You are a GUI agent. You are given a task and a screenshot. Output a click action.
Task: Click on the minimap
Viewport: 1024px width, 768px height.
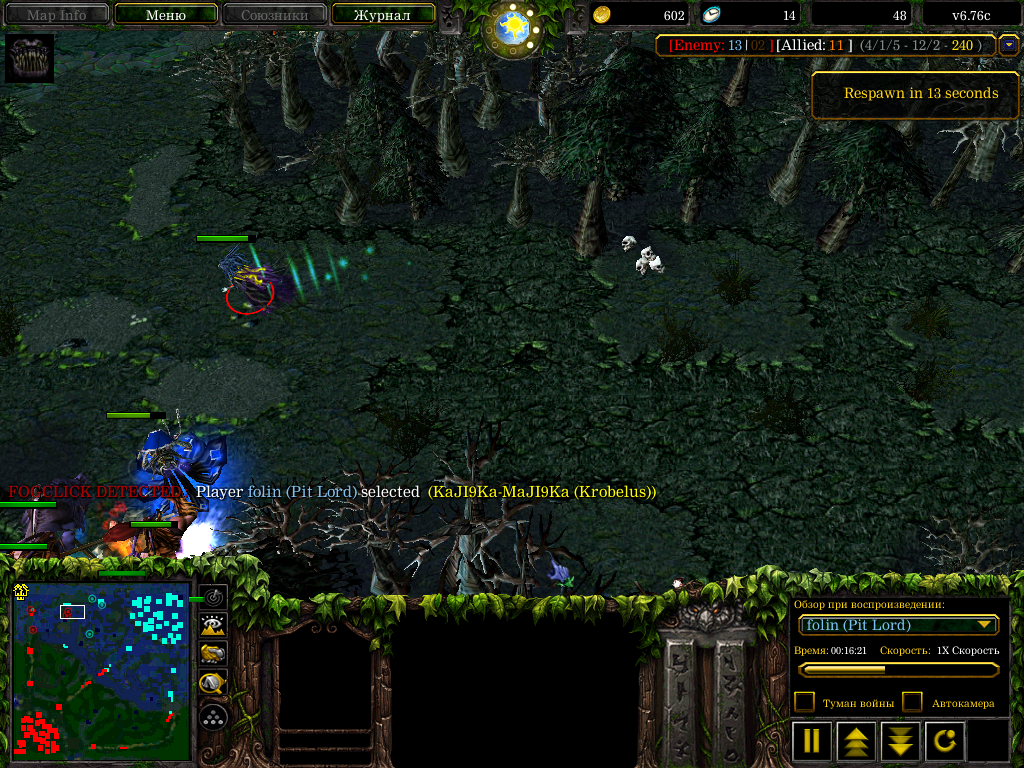[102, 670]
